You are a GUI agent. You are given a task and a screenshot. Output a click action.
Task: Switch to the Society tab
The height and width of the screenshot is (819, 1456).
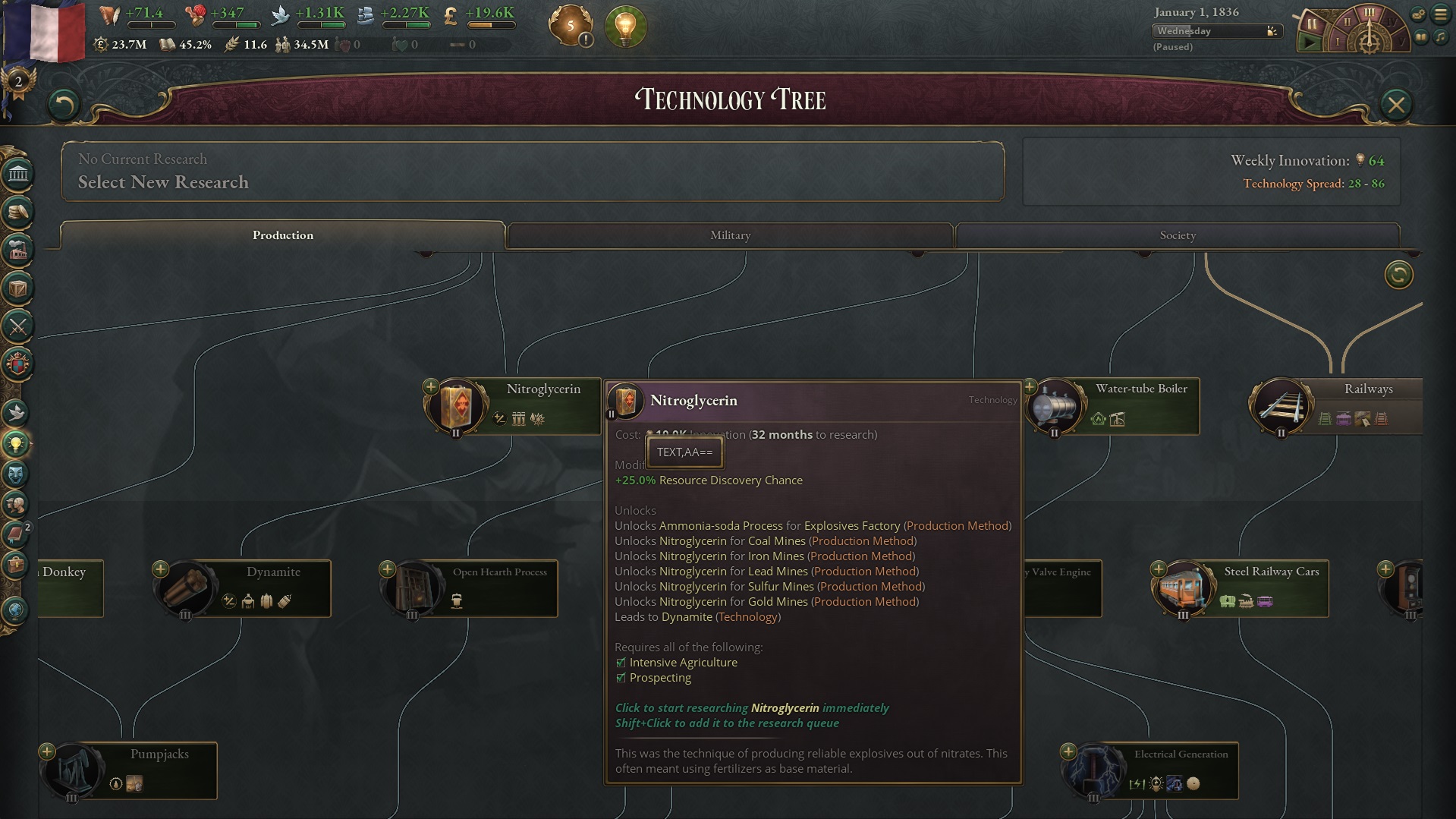click(x=1177, y=235)
